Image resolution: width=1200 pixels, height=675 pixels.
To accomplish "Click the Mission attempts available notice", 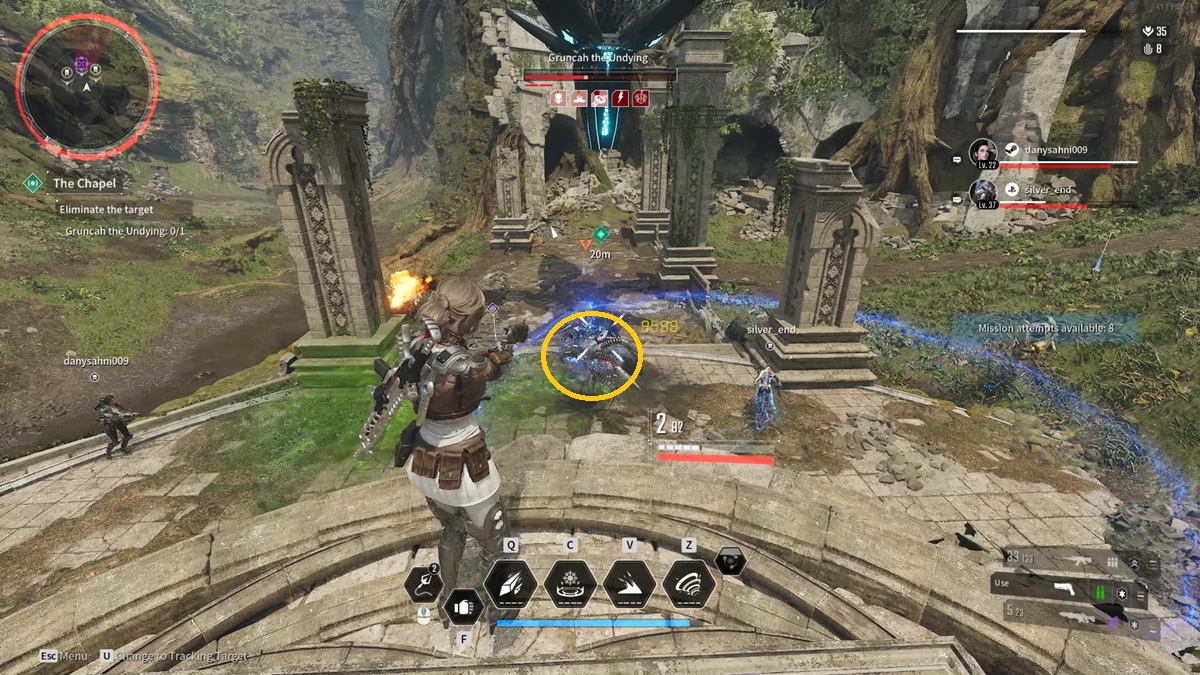I will pos(1044,327).
